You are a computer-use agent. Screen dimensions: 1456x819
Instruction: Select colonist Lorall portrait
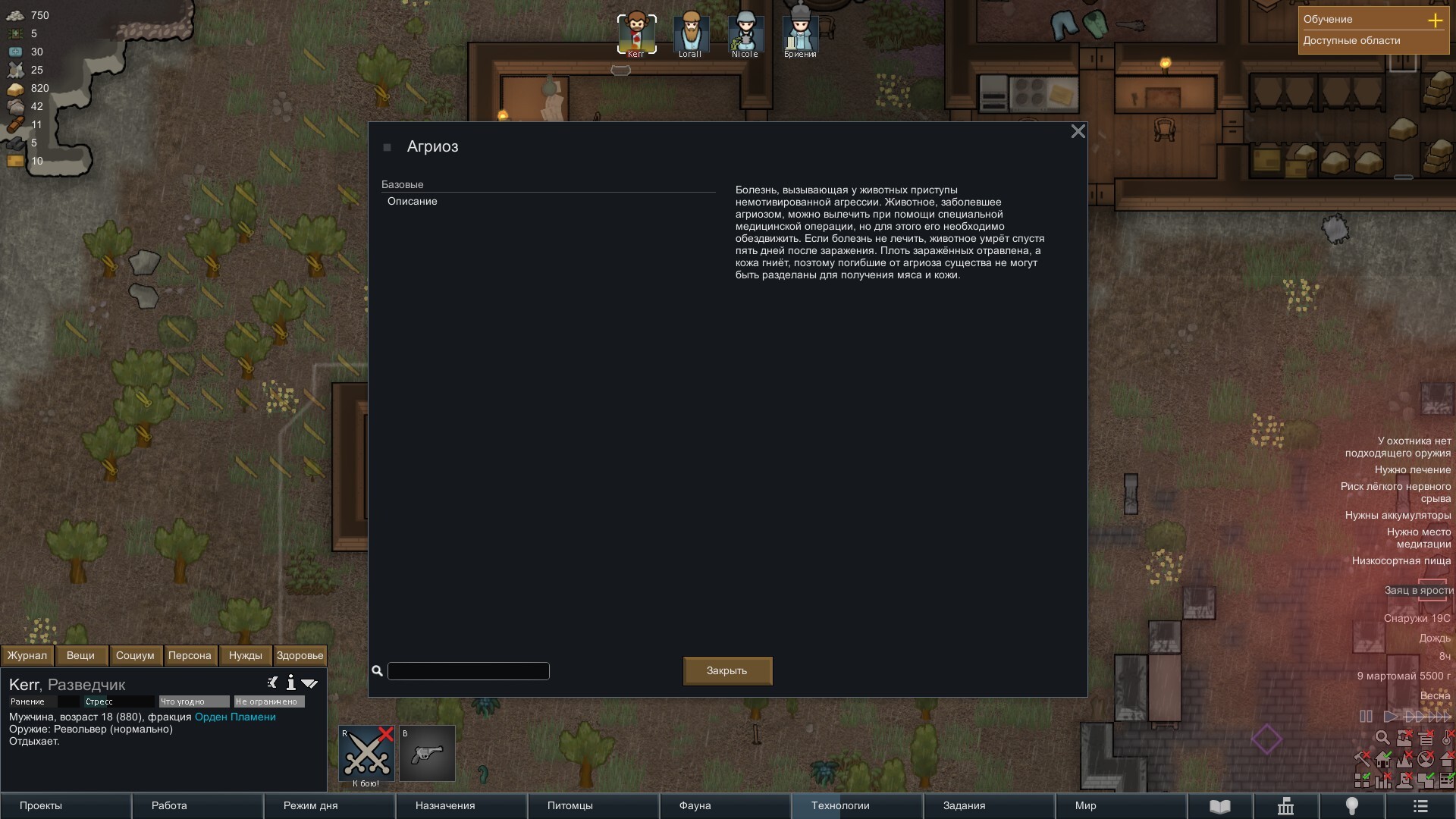click(x=690, y=33)
